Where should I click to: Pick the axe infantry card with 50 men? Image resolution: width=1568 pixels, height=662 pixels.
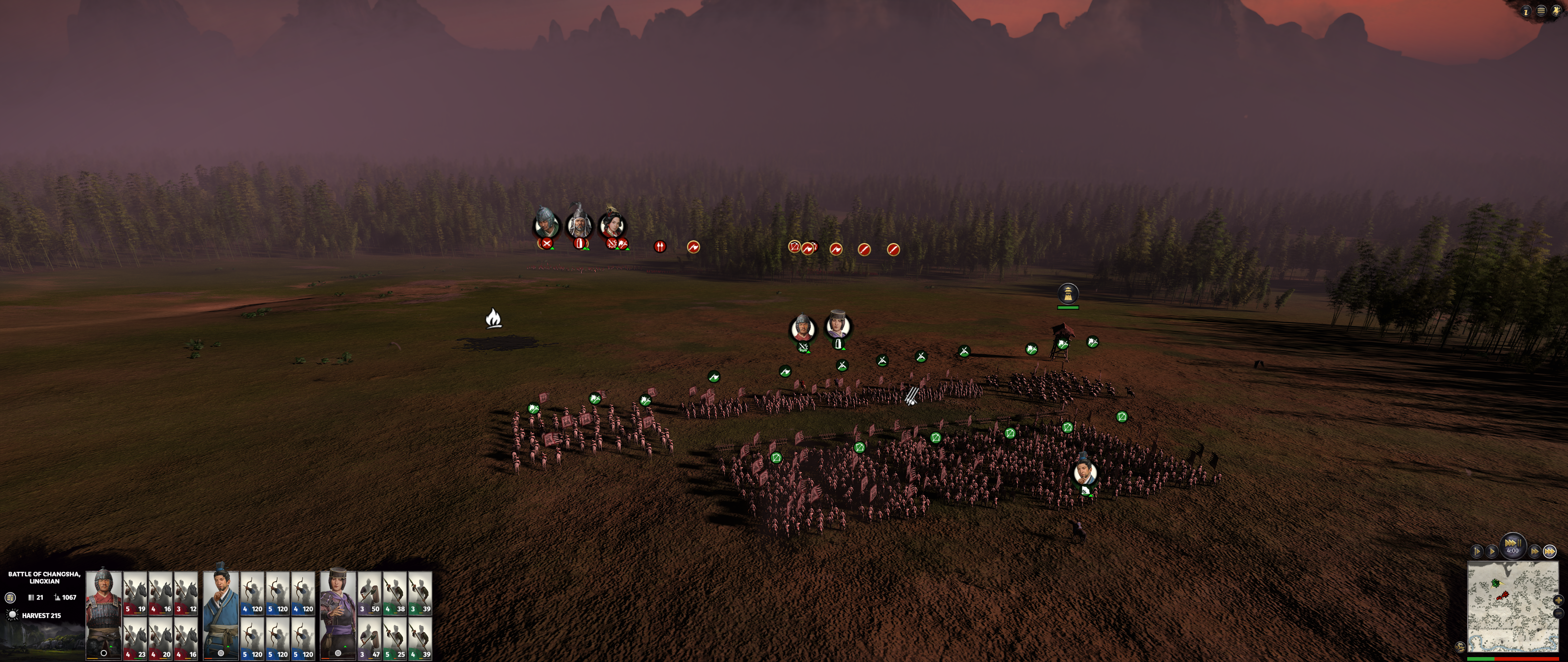[369, 592]
